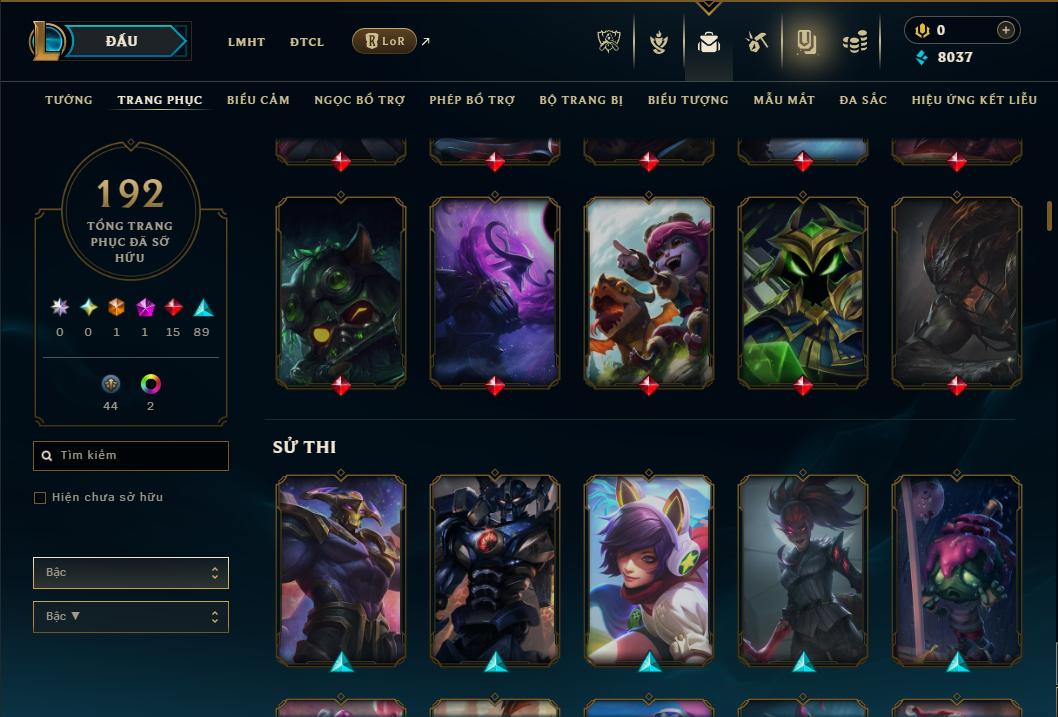The height and width of the screenshot is (717, 1058).
Task: Launch the LoR link button
Action: tap(384, 41)
